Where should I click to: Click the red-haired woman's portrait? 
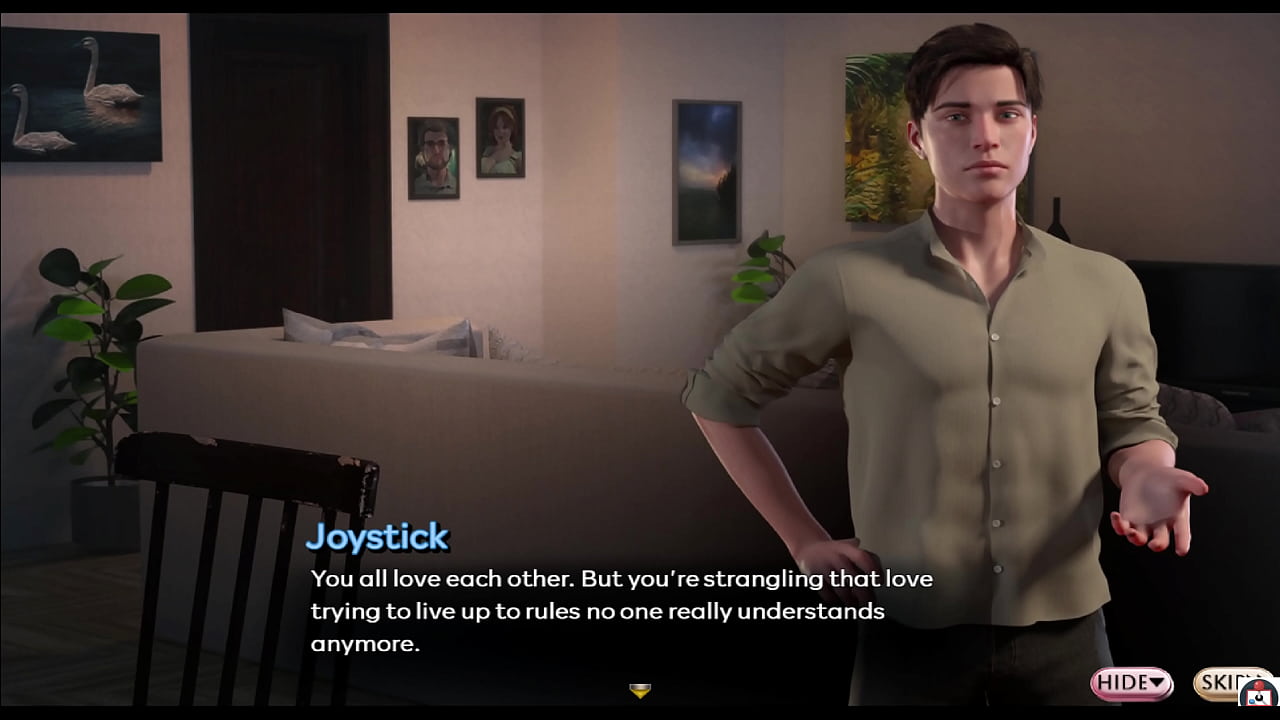[501, 135]
